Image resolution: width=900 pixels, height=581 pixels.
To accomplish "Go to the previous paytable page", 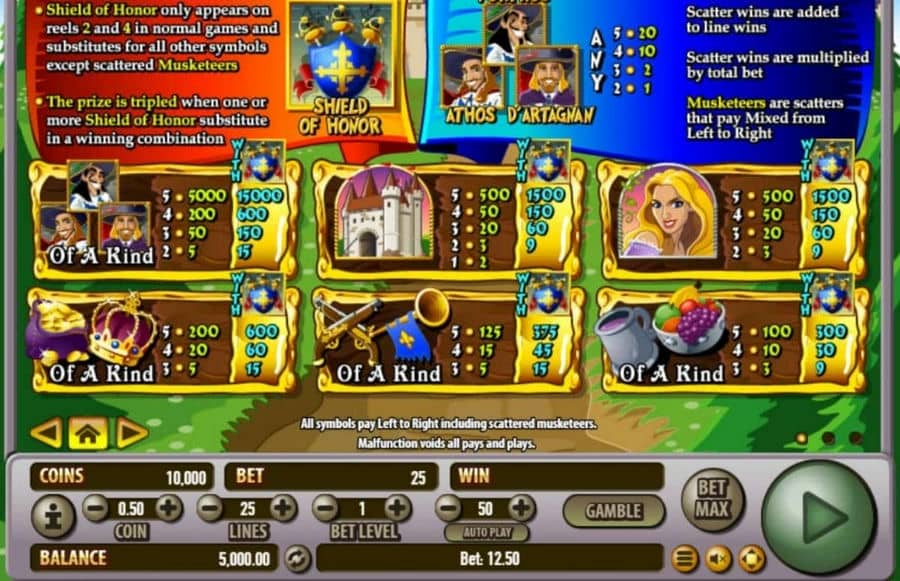I will [x=46, y=432].
